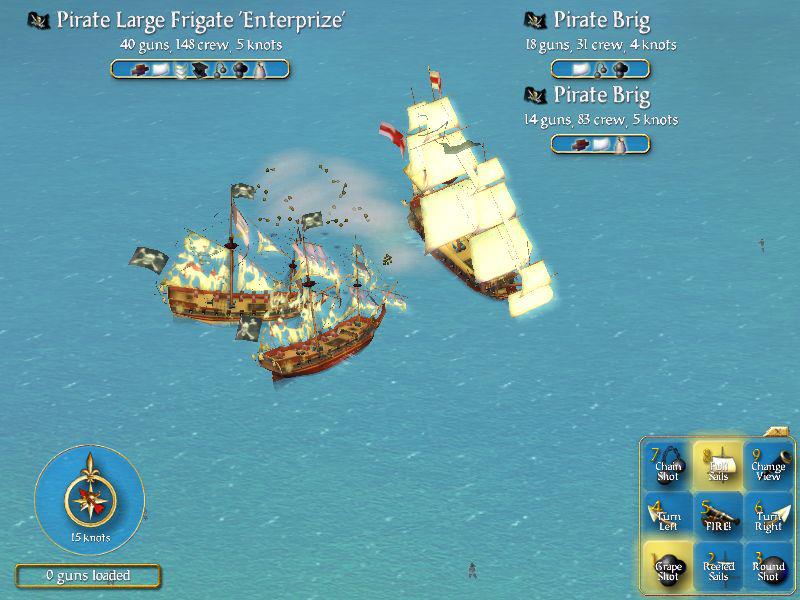Steer the ship with Turn Left
The image size is (800, 600).
tap(668, 515)
